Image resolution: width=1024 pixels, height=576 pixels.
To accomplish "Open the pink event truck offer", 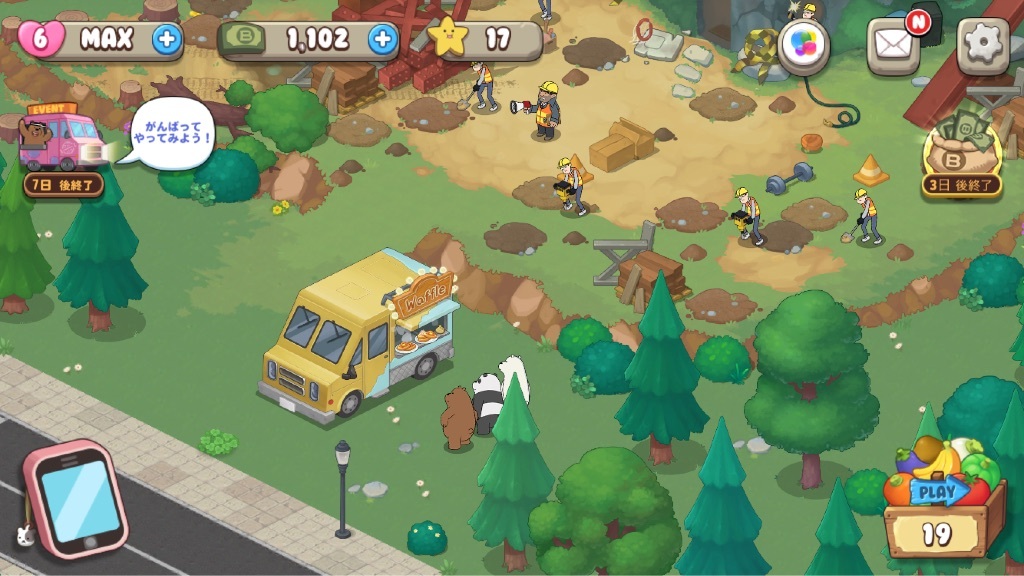I will pyautogui.click(x=62, y=142).
